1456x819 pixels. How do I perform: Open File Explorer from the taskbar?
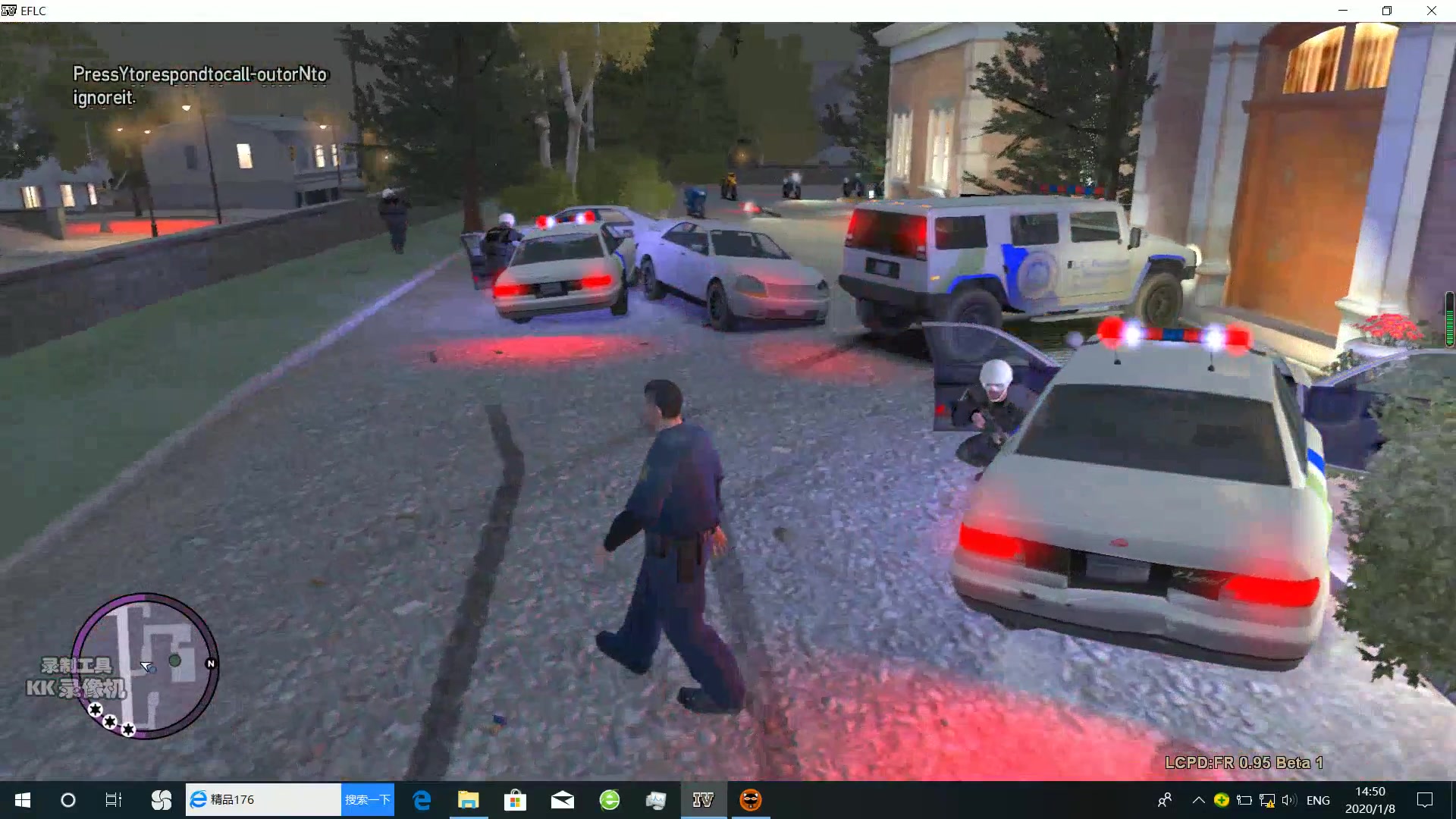(x=469, y=799)
